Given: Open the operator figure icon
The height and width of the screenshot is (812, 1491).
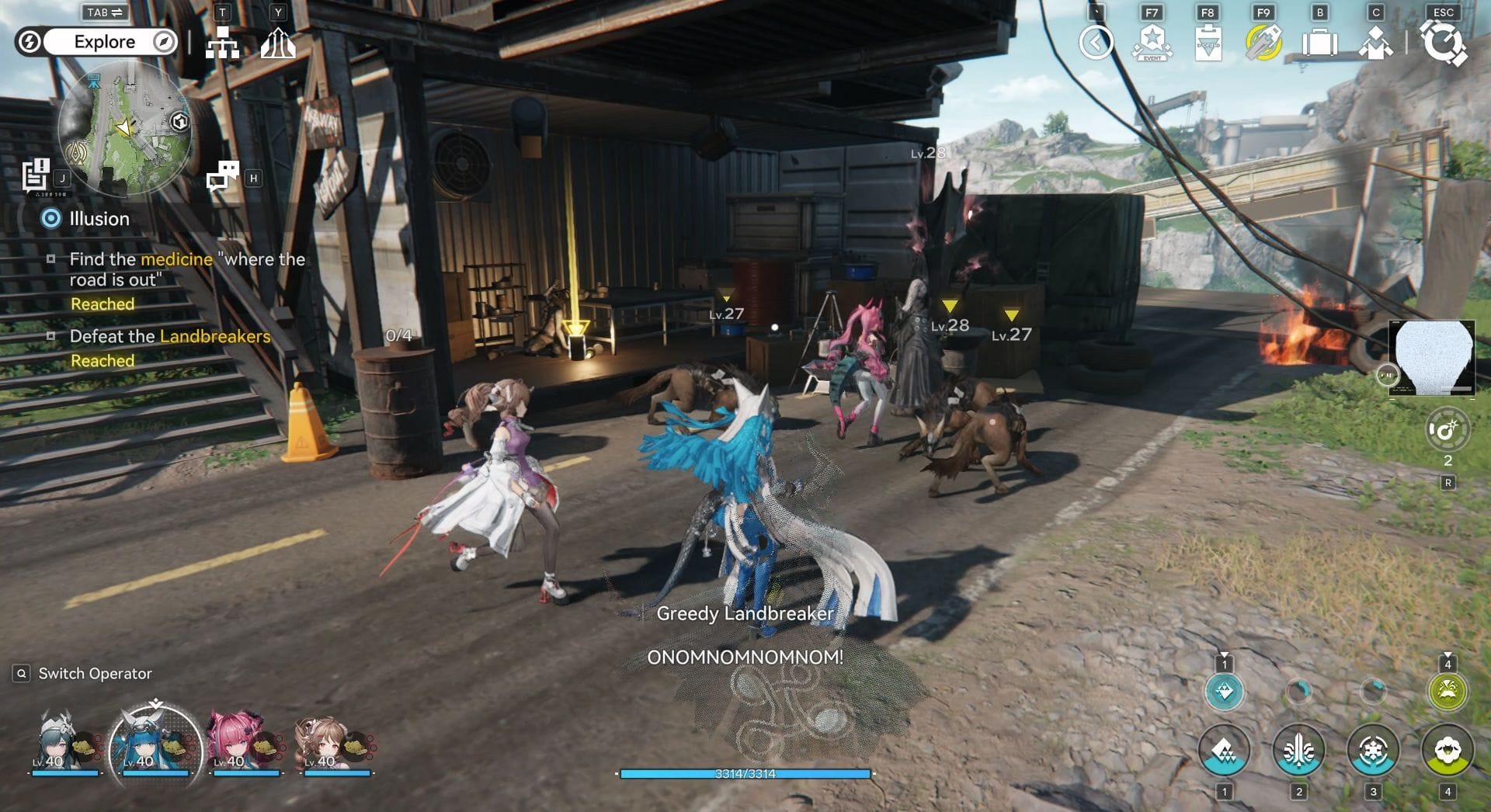Looking at the screenshot, I should (1375, 43).
